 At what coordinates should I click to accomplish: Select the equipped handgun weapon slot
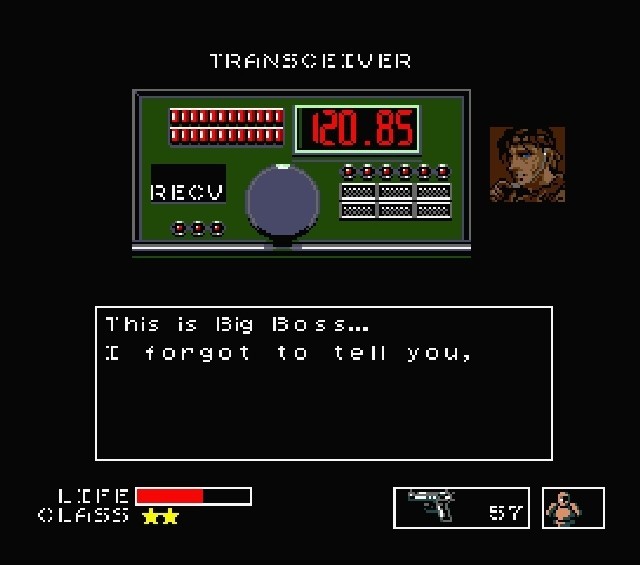pos(461,507)
